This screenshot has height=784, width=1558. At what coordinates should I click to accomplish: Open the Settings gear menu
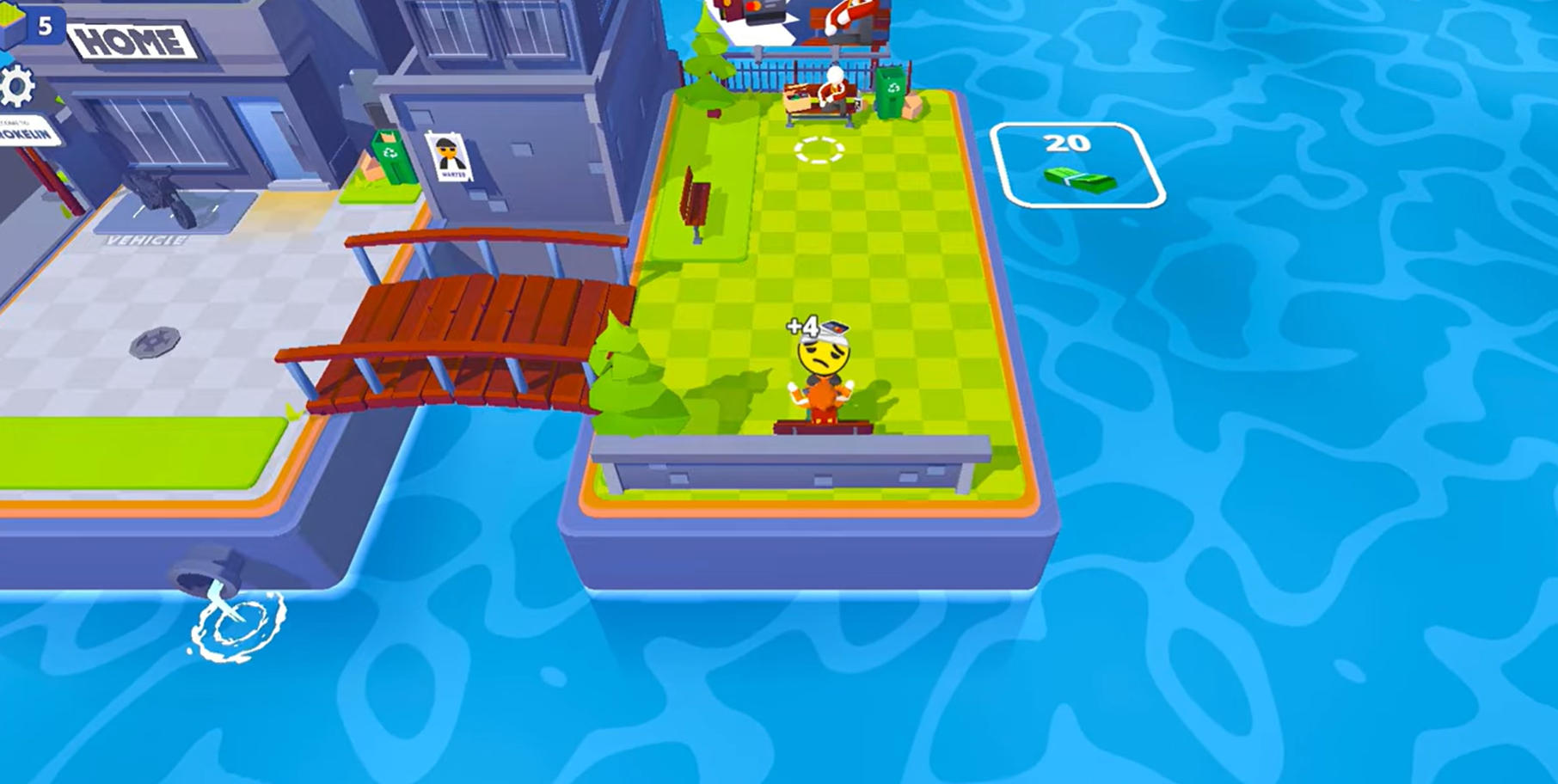point(17,84)
